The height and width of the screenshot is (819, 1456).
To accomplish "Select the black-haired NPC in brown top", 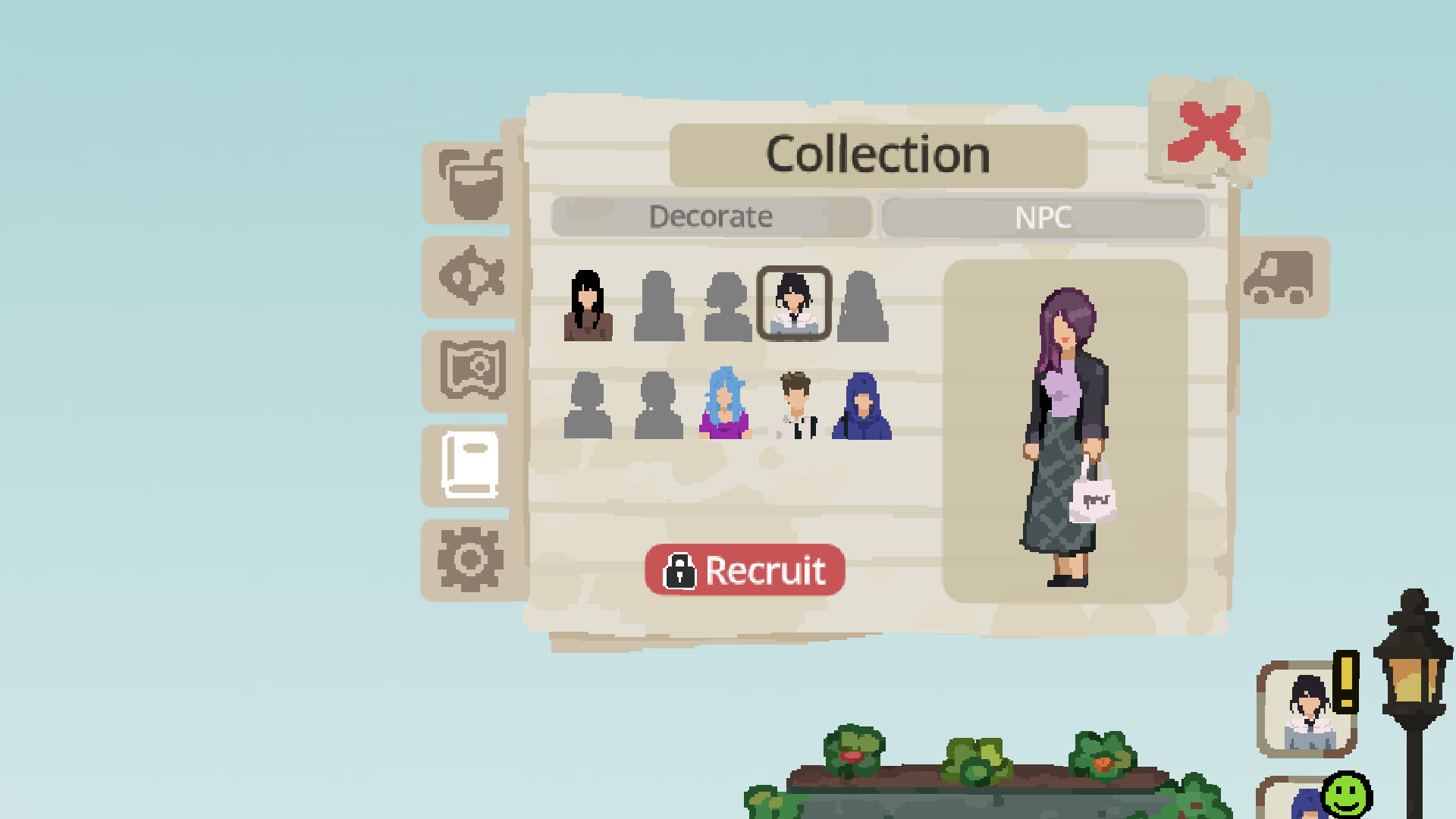I will point(588,307).
